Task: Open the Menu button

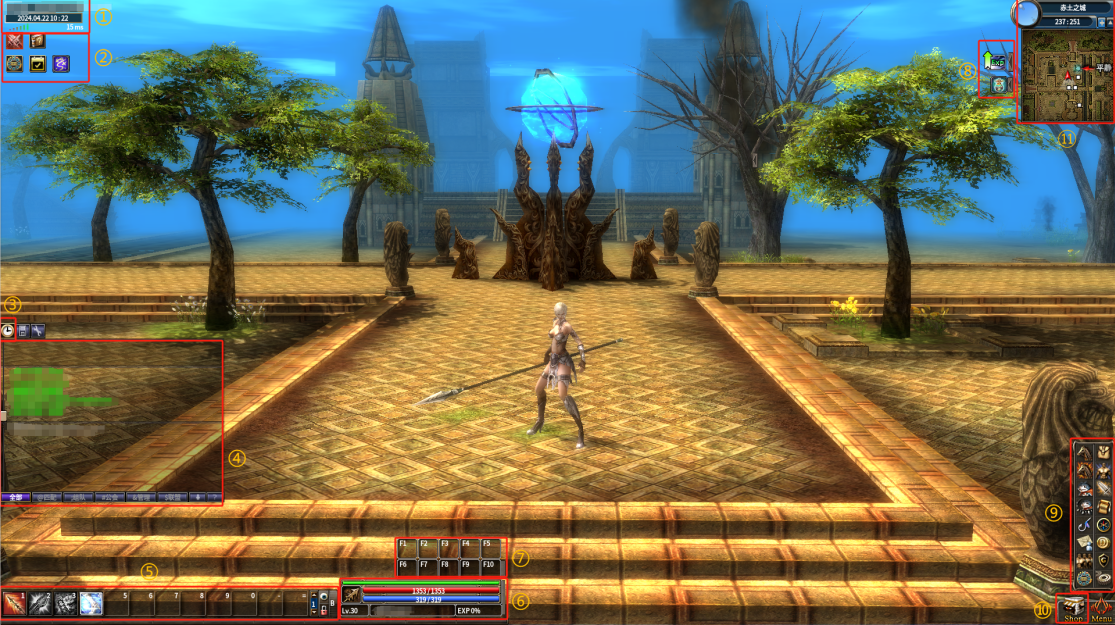Action: pyautogui.click(x=1101, y=608)
